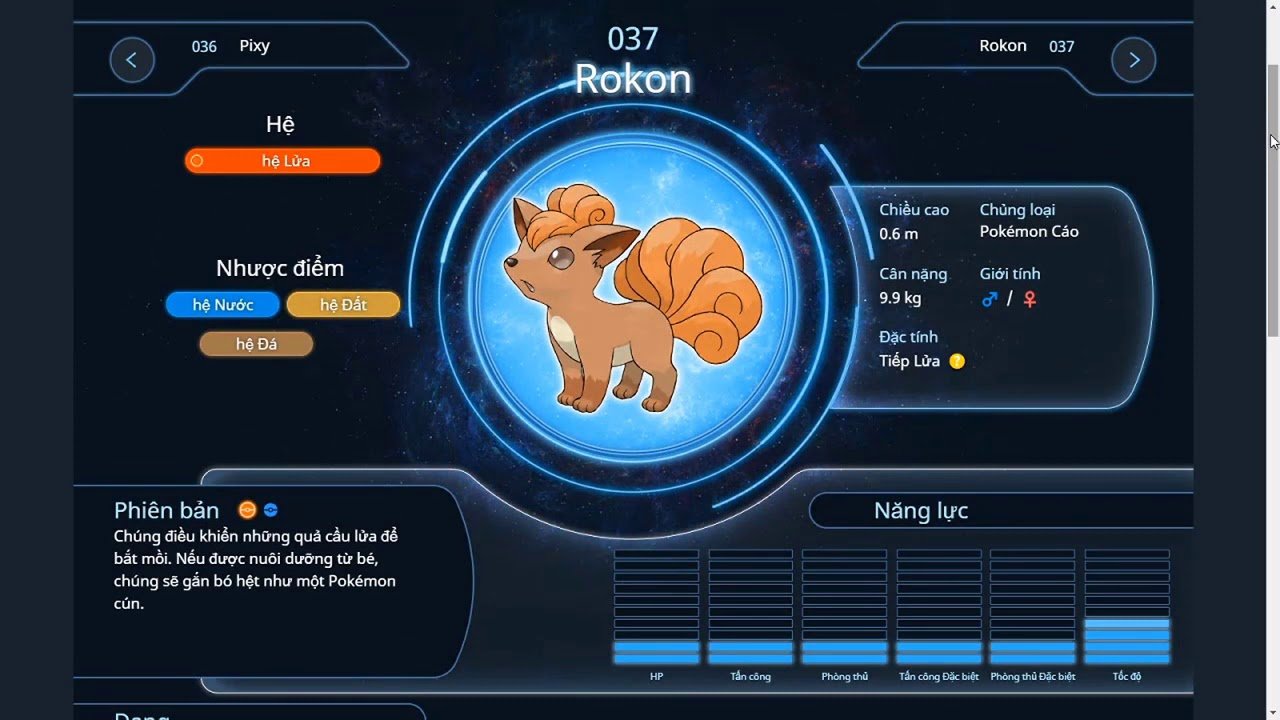Toggle the hệ Đá weakness badge
The image size is (1280, 720).
pos(256,343)
